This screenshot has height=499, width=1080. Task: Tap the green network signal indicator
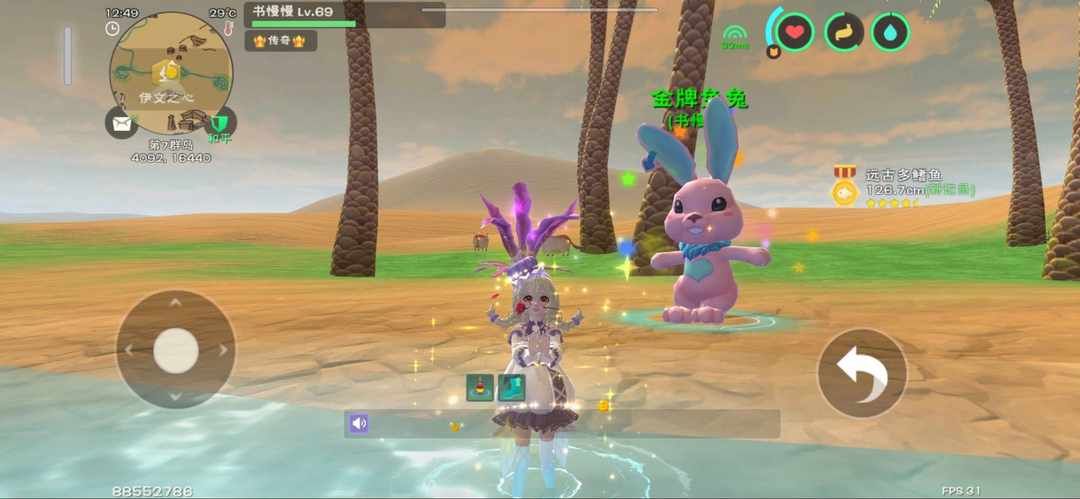[736, 38]
